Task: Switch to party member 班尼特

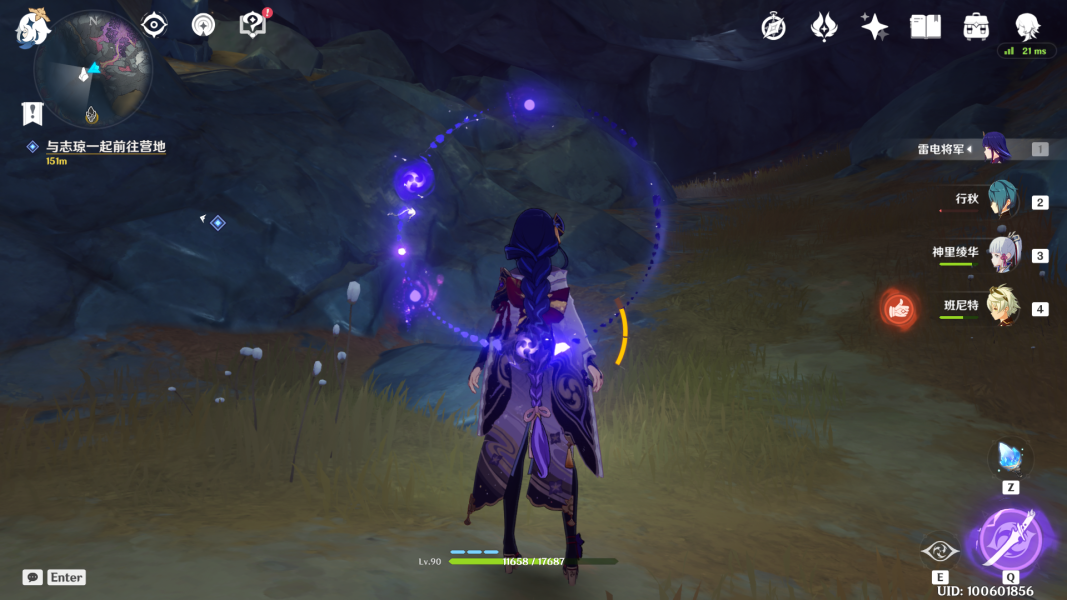Action: (1001, 307)
